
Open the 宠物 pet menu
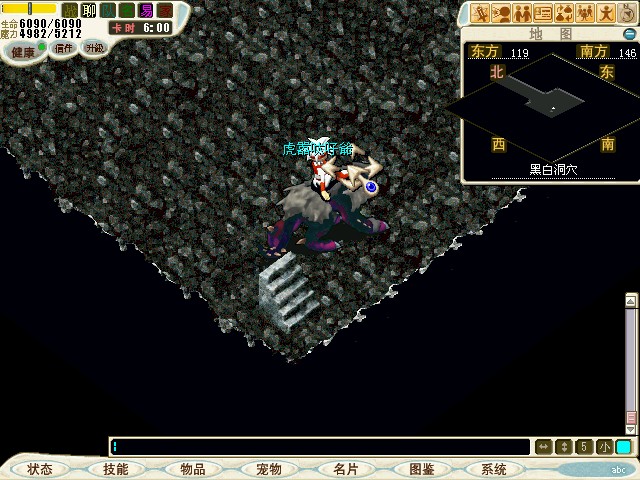(268, 469)
